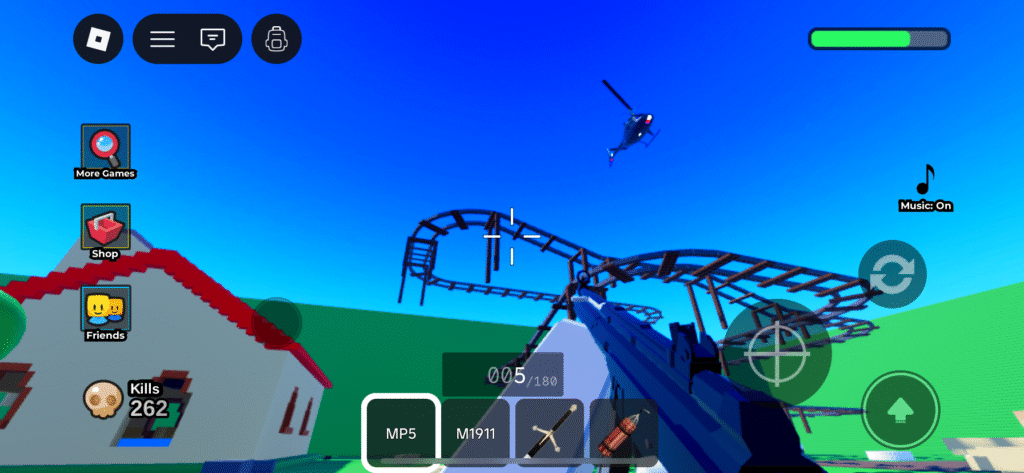Screen dimensions: 1024x473
Task: Open the Shop
Action: coord(105,230)
